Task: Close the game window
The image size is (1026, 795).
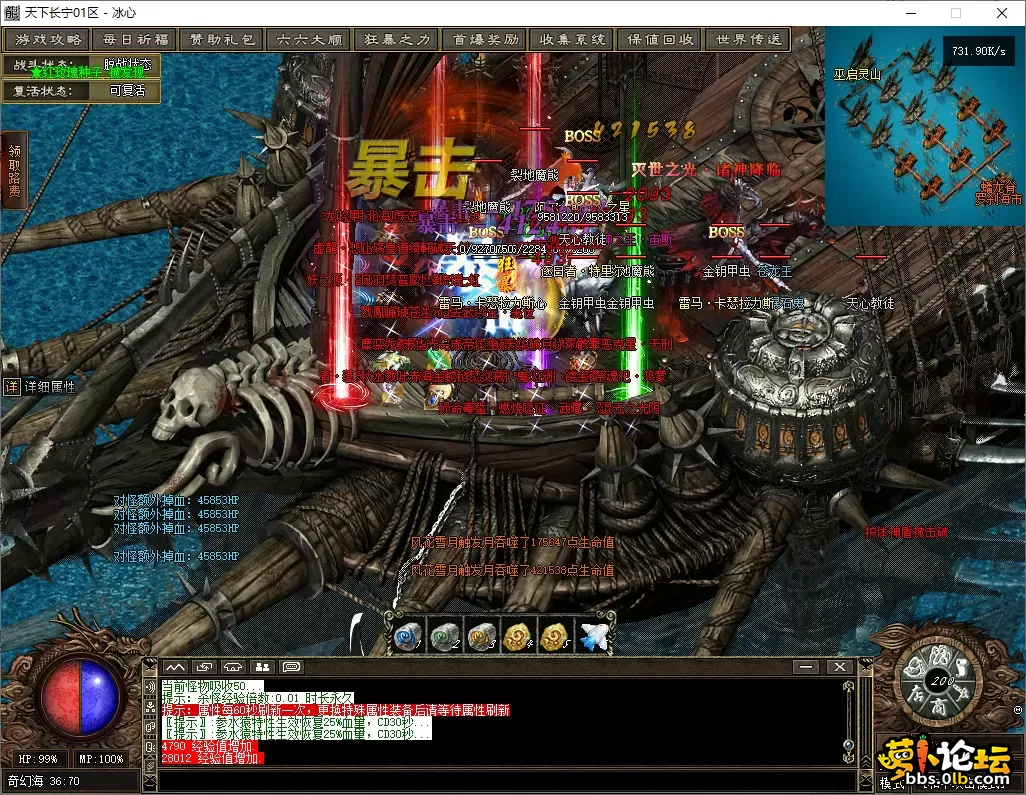Action: click(1002, 13)
